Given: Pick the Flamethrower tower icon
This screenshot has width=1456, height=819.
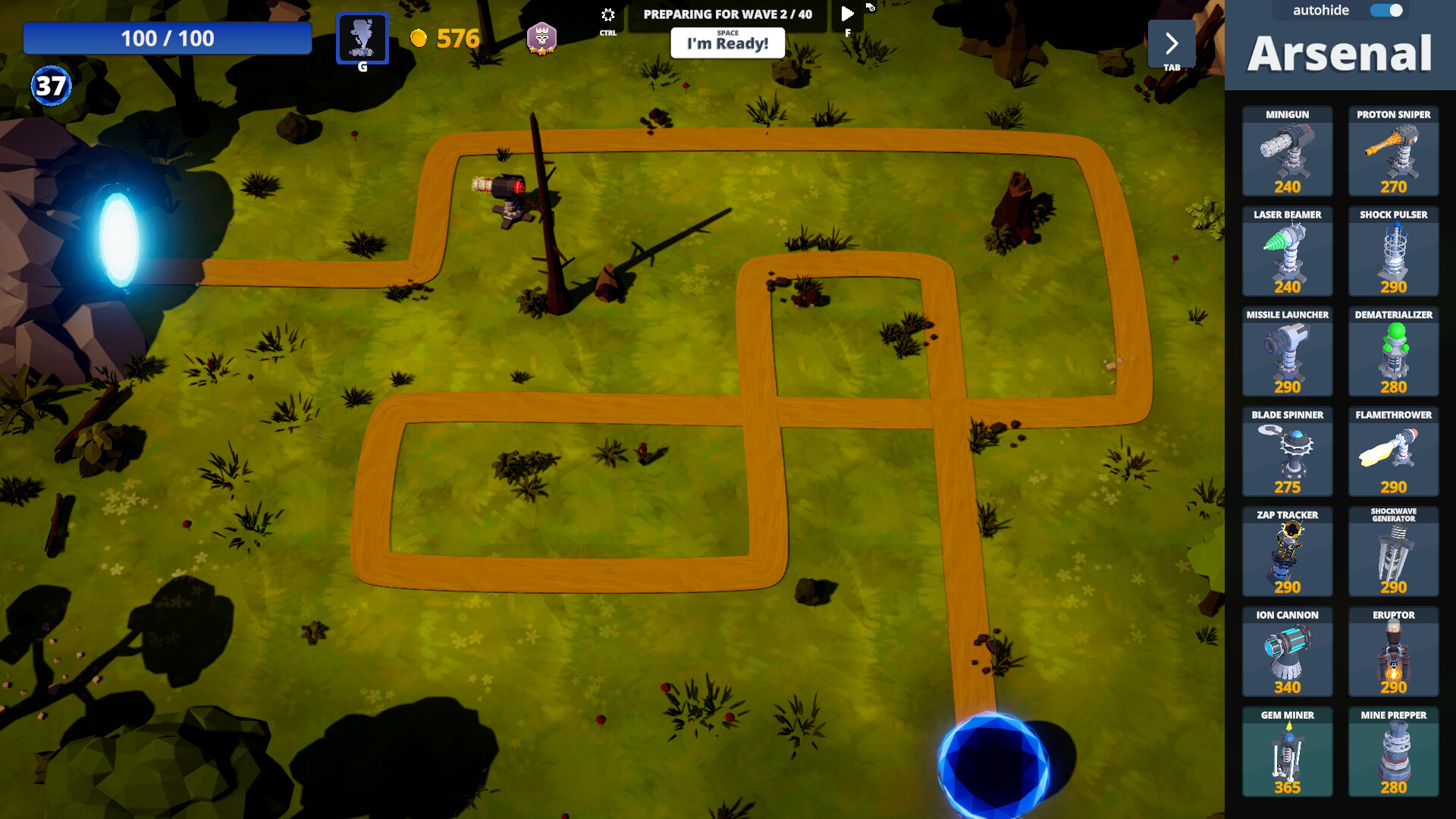Looking at the screenshot, I should pyautogui.click(x=1394, y=452).
